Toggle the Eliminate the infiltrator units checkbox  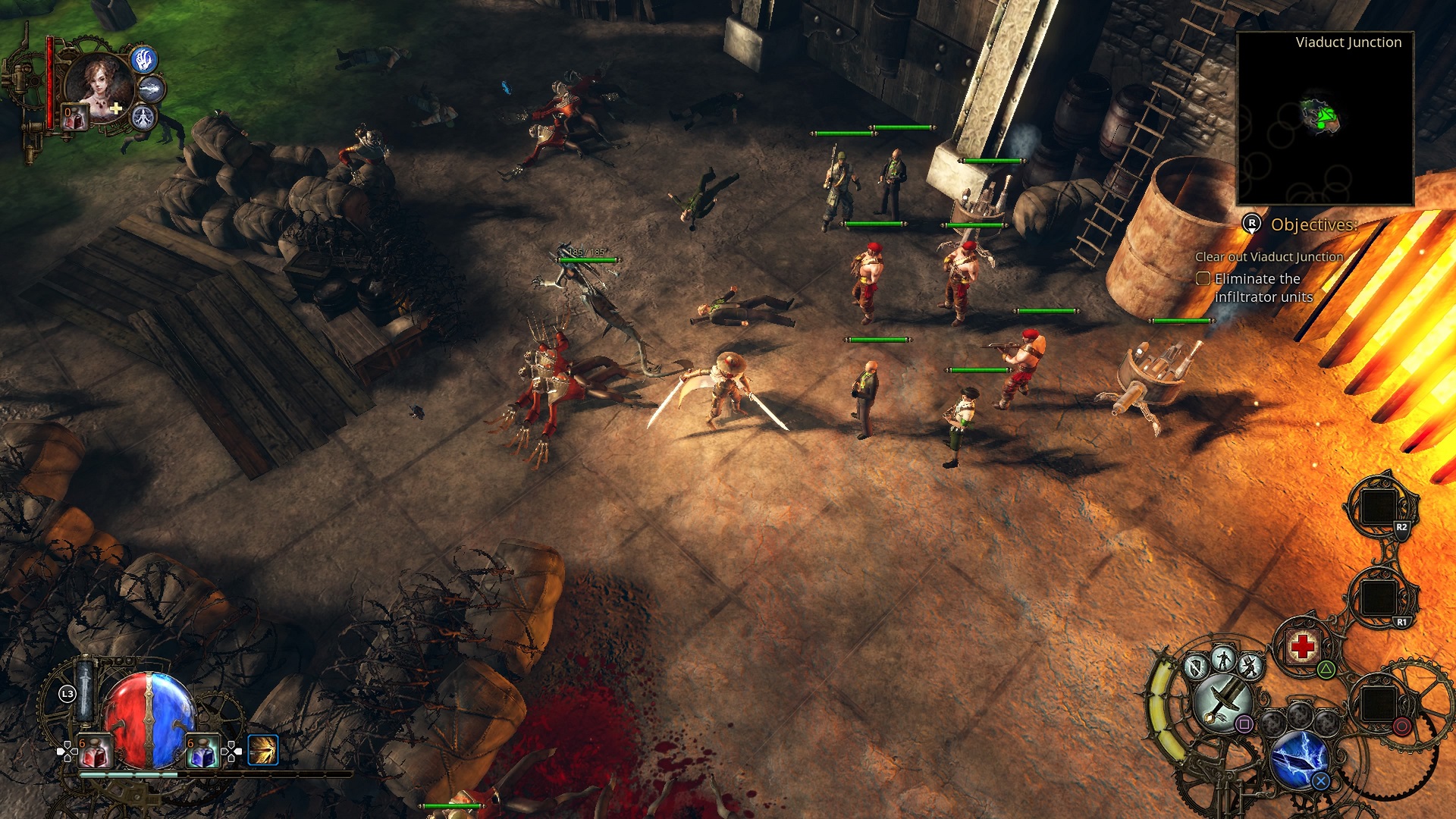pyautogui.click(x=1203, y=279)
